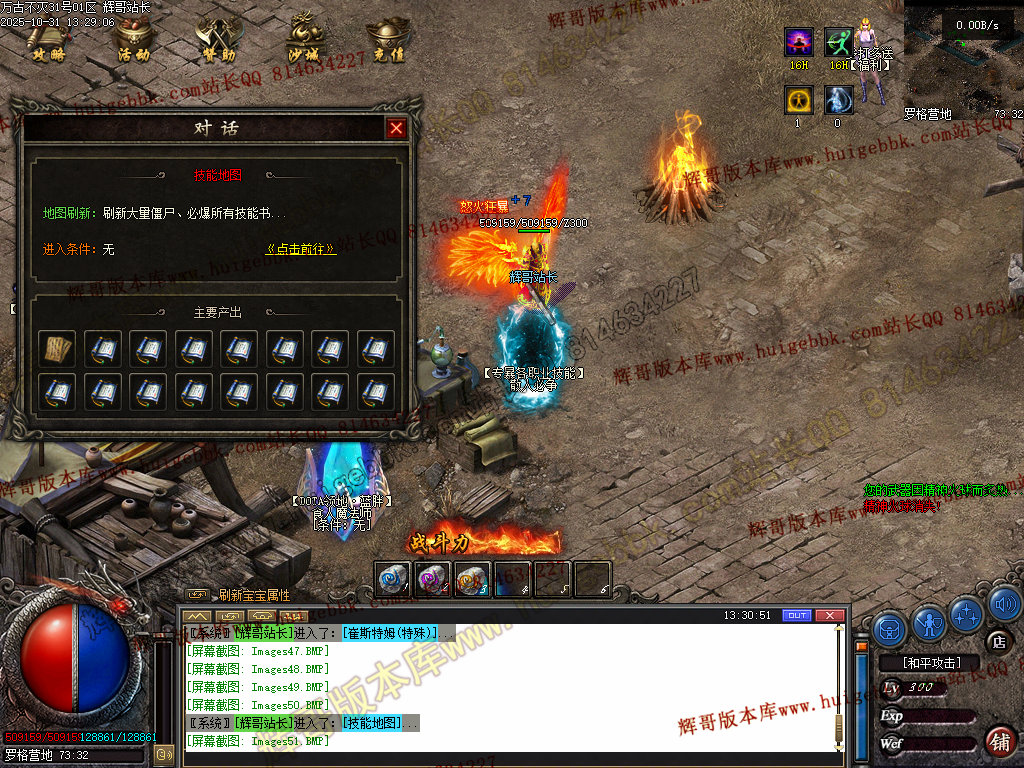Click the chat window OUT button
This screenshot has height=768, width=1024.
[796, 615]
